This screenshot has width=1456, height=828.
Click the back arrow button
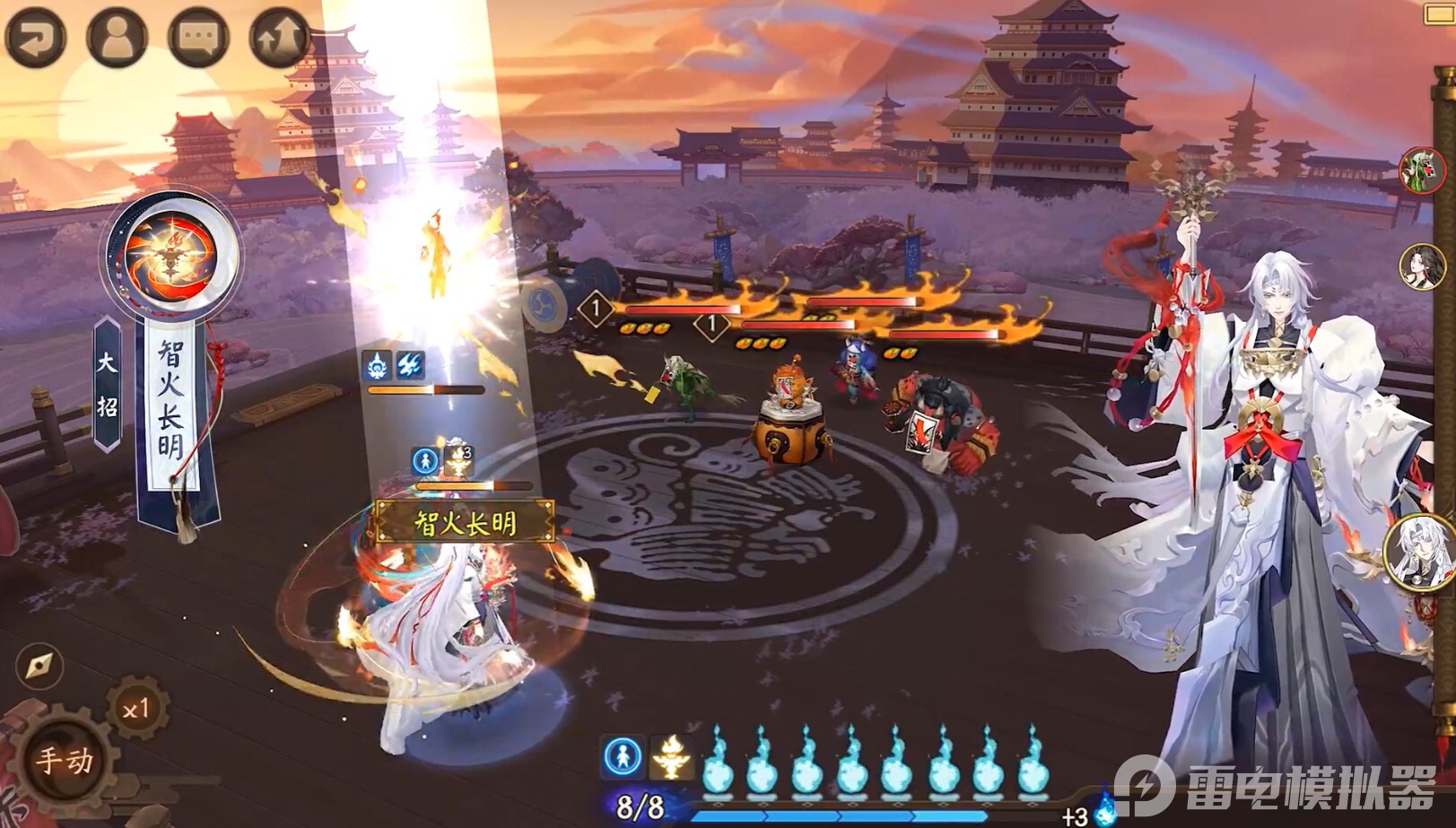point(34,37)
